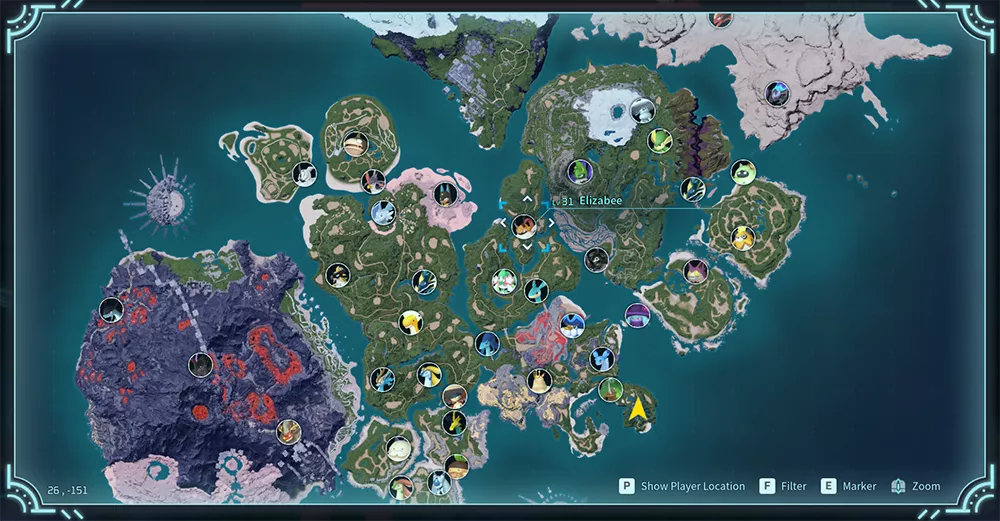Click the round green-and-white pal marker

741,172
